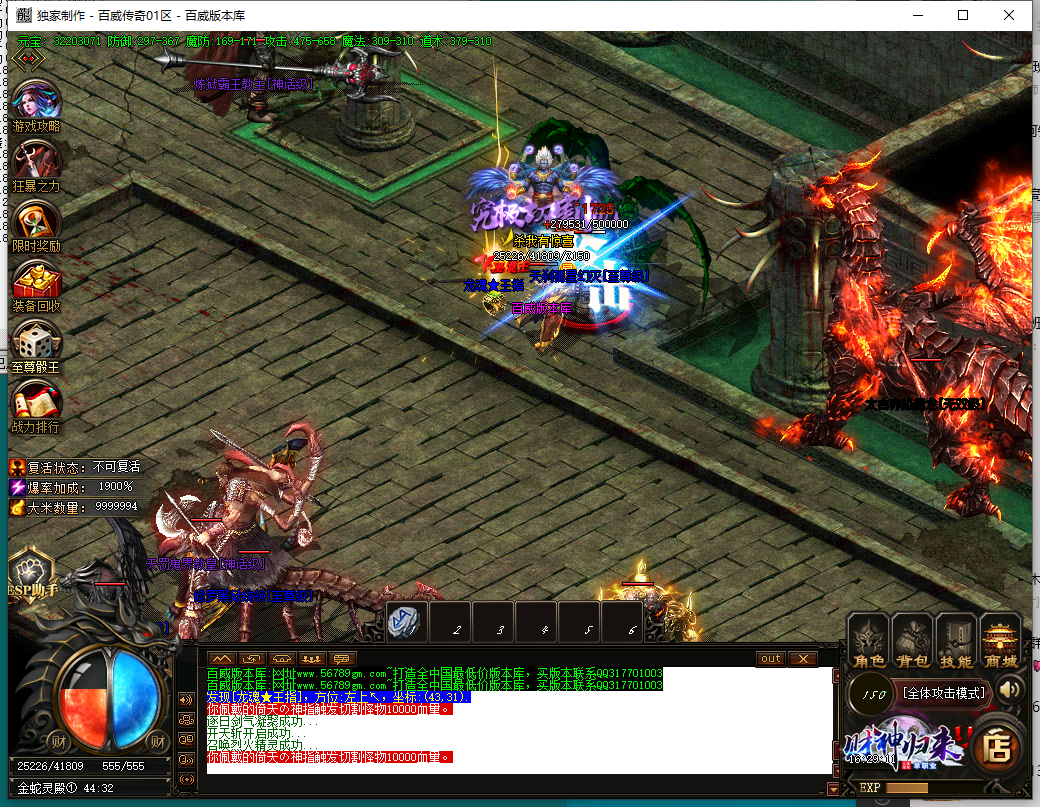Close the chat panel with its X button
This screenshot has height=807, width=1040.
802,659
